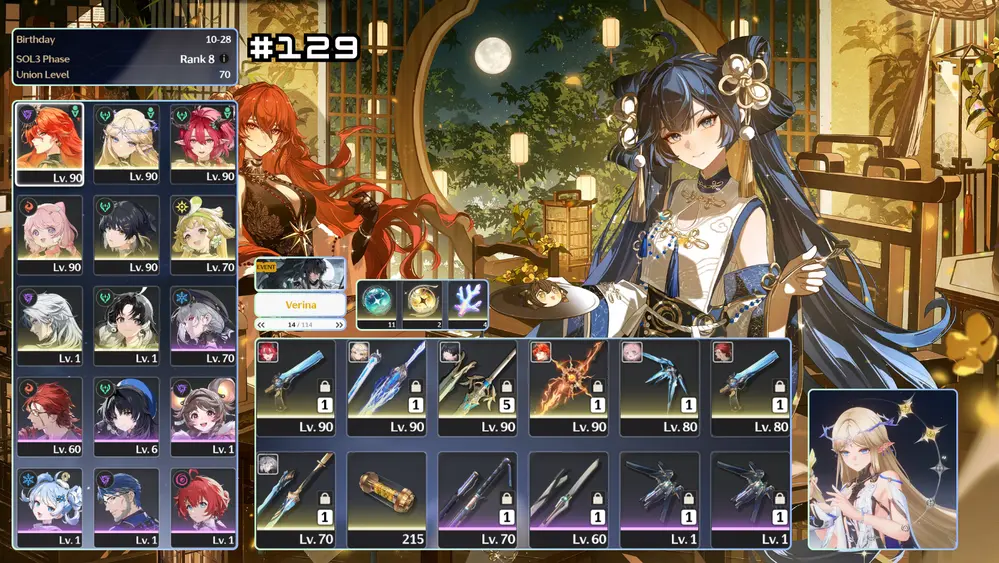Screen dimensions: 999x563
Task: Open the white-haired Lv. 1 character tile
Action: 50,326
